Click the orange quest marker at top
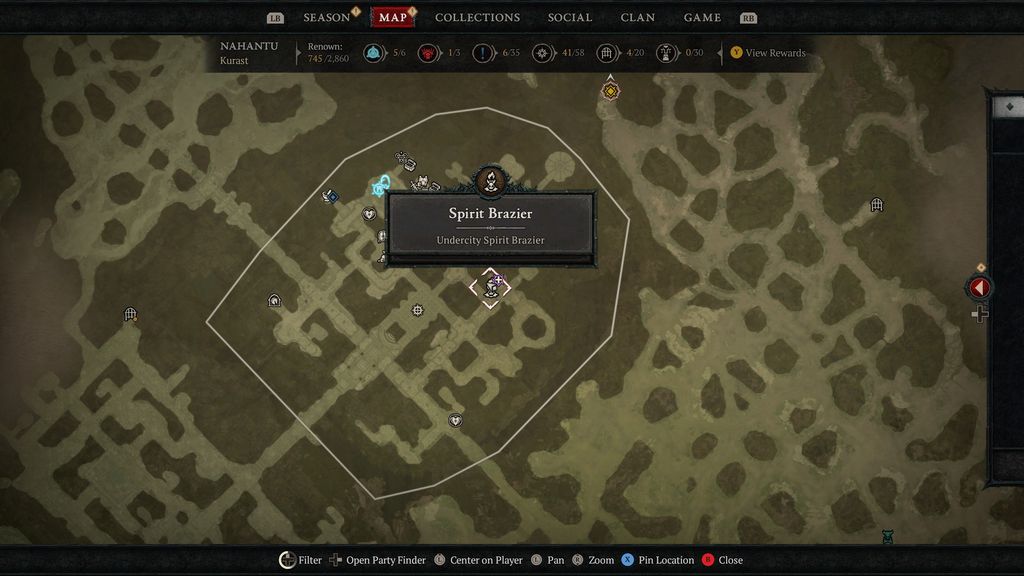 click(x=610, y=91)
